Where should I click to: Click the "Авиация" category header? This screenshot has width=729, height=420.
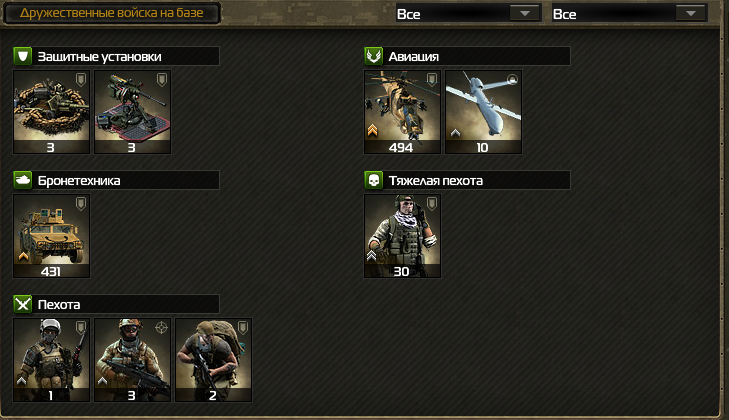[x=466, y=57]
